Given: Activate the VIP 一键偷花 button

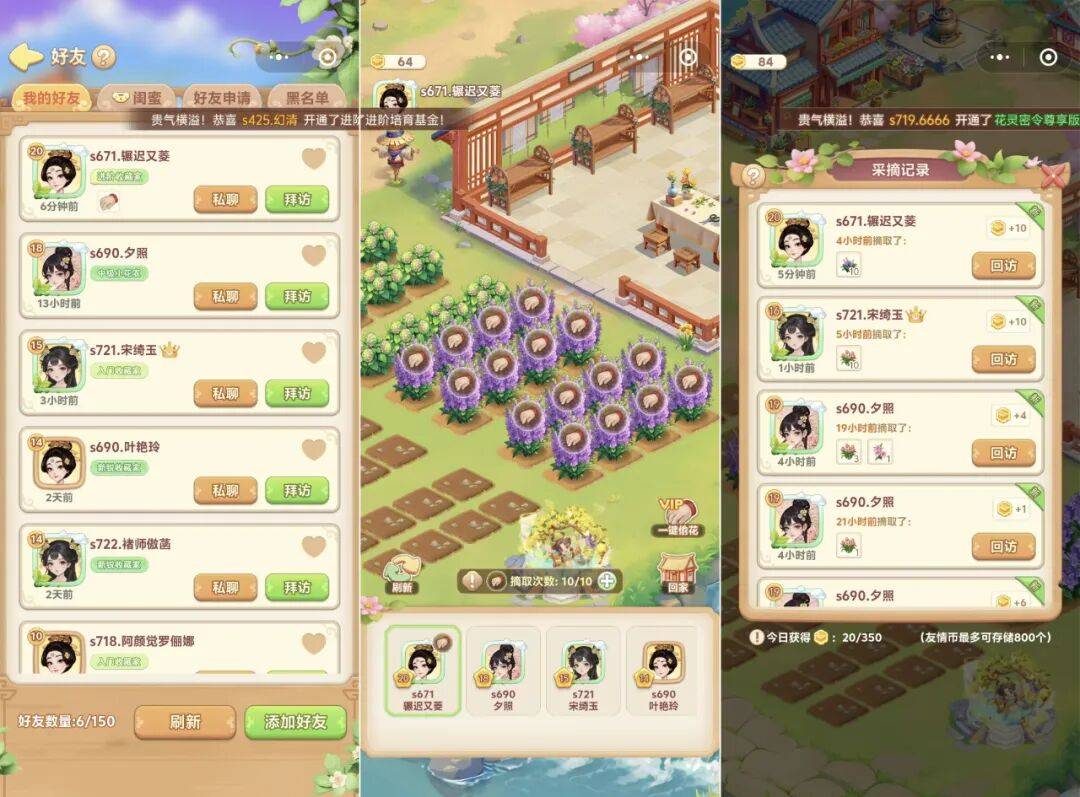Looking at the screenshot, I should (679, 518).
